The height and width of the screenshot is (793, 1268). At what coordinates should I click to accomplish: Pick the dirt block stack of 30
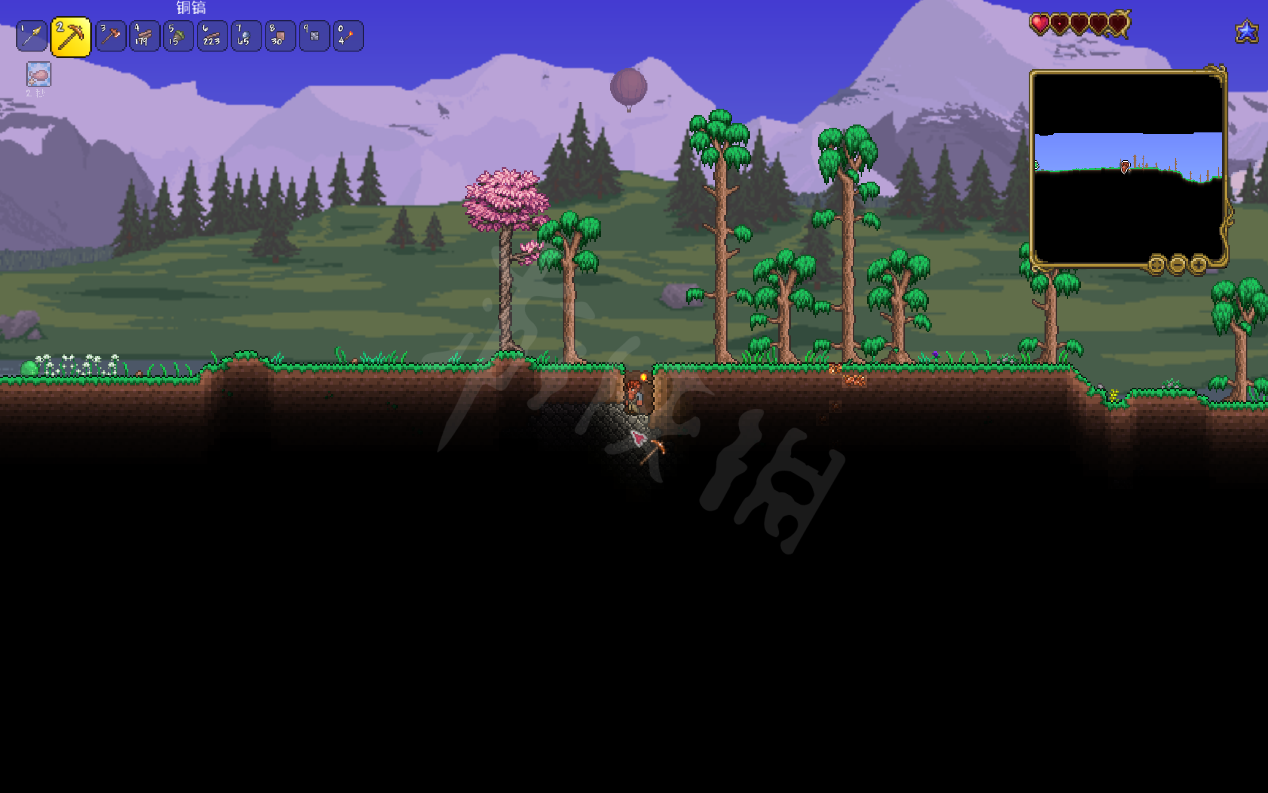[x=280, y=37]
